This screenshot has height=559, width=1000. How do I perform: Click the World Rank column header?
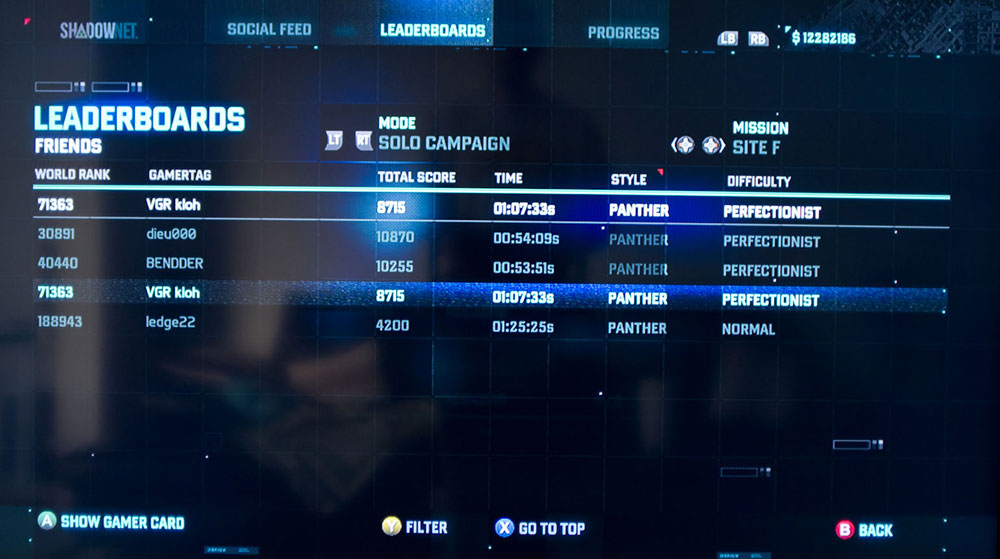[72, 175]
